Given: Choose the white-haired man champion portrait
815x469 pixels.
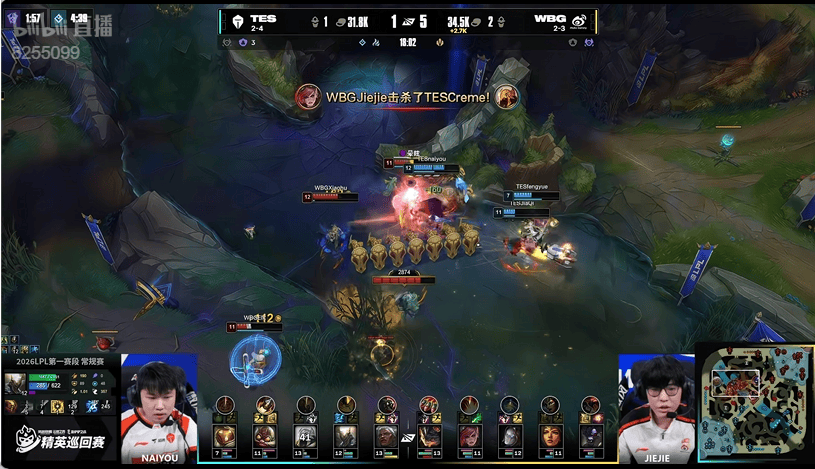Looking at the screenshot, I should click(x=386, y=437).
